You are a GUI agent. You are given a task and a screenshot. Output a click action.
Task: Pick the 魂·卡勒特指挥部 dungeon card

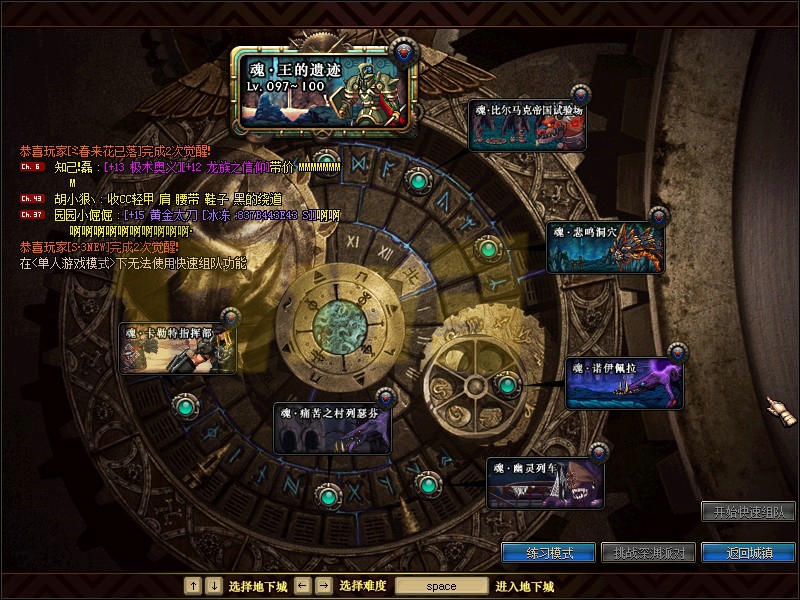click(180, 348)
